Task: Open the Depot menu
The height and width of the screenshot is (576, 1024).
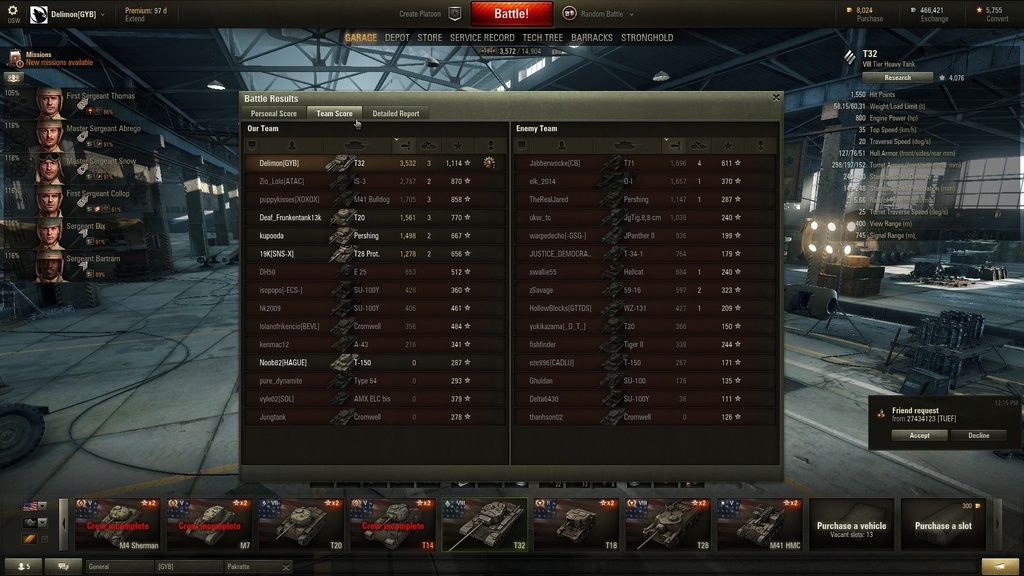Action: [397, 38]
